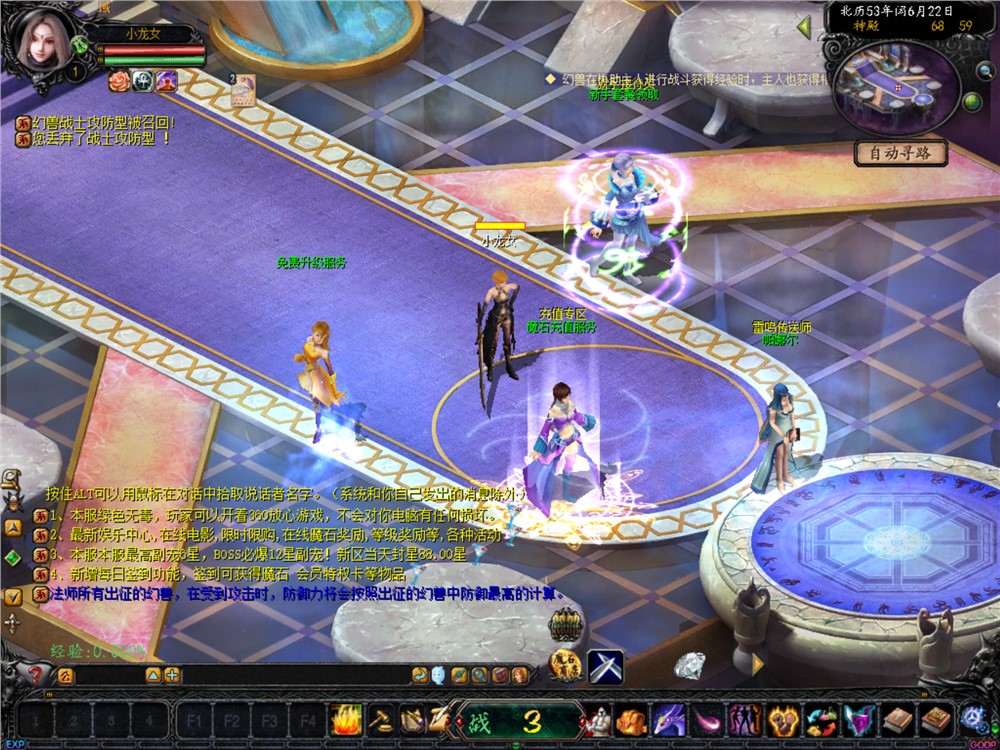Open the red question mark help button
1000x750 pixels.
(36, 675)
